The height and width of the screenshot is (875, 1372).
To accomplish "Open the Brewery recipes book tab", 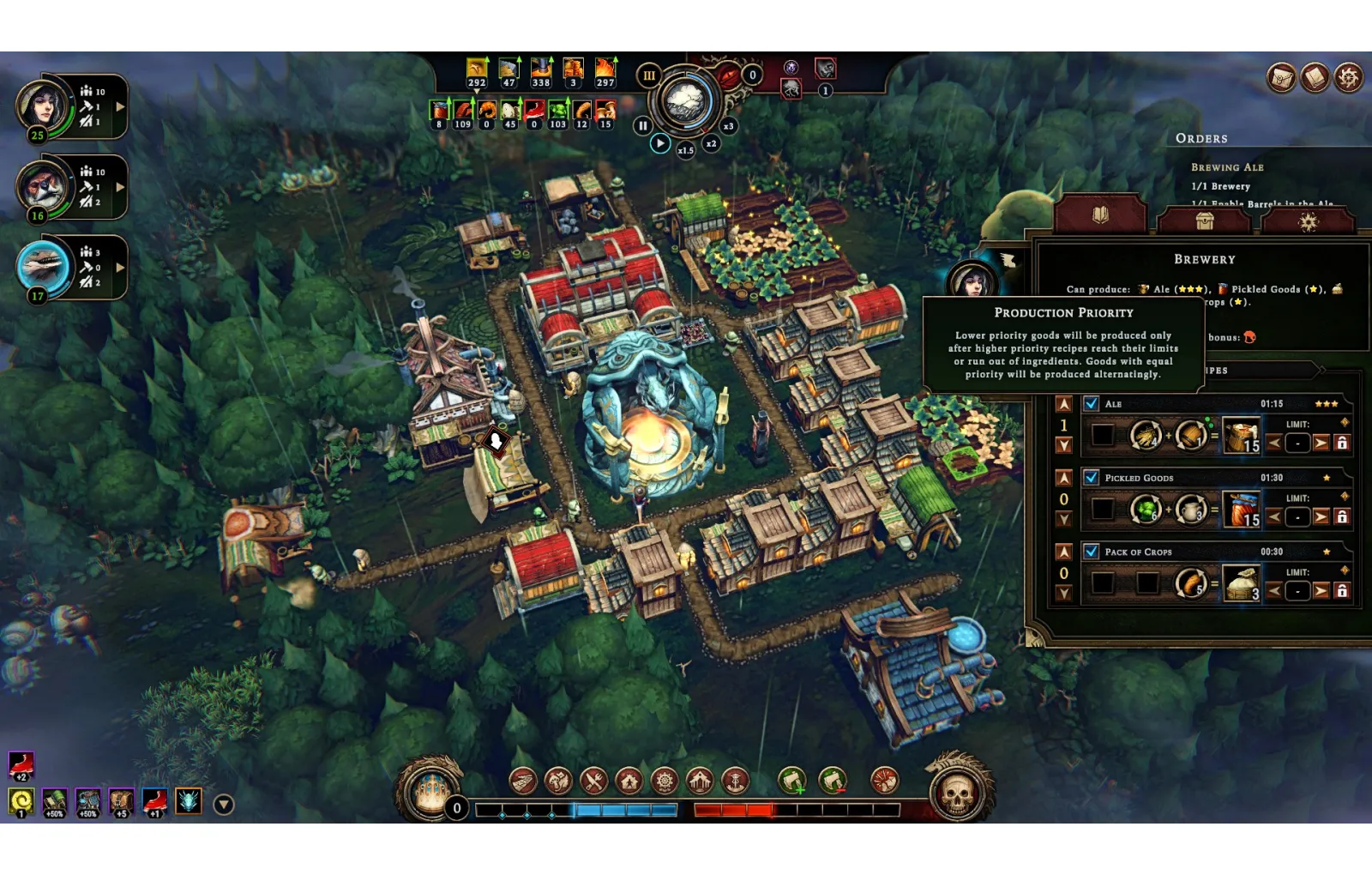I will coord(1100,215).
